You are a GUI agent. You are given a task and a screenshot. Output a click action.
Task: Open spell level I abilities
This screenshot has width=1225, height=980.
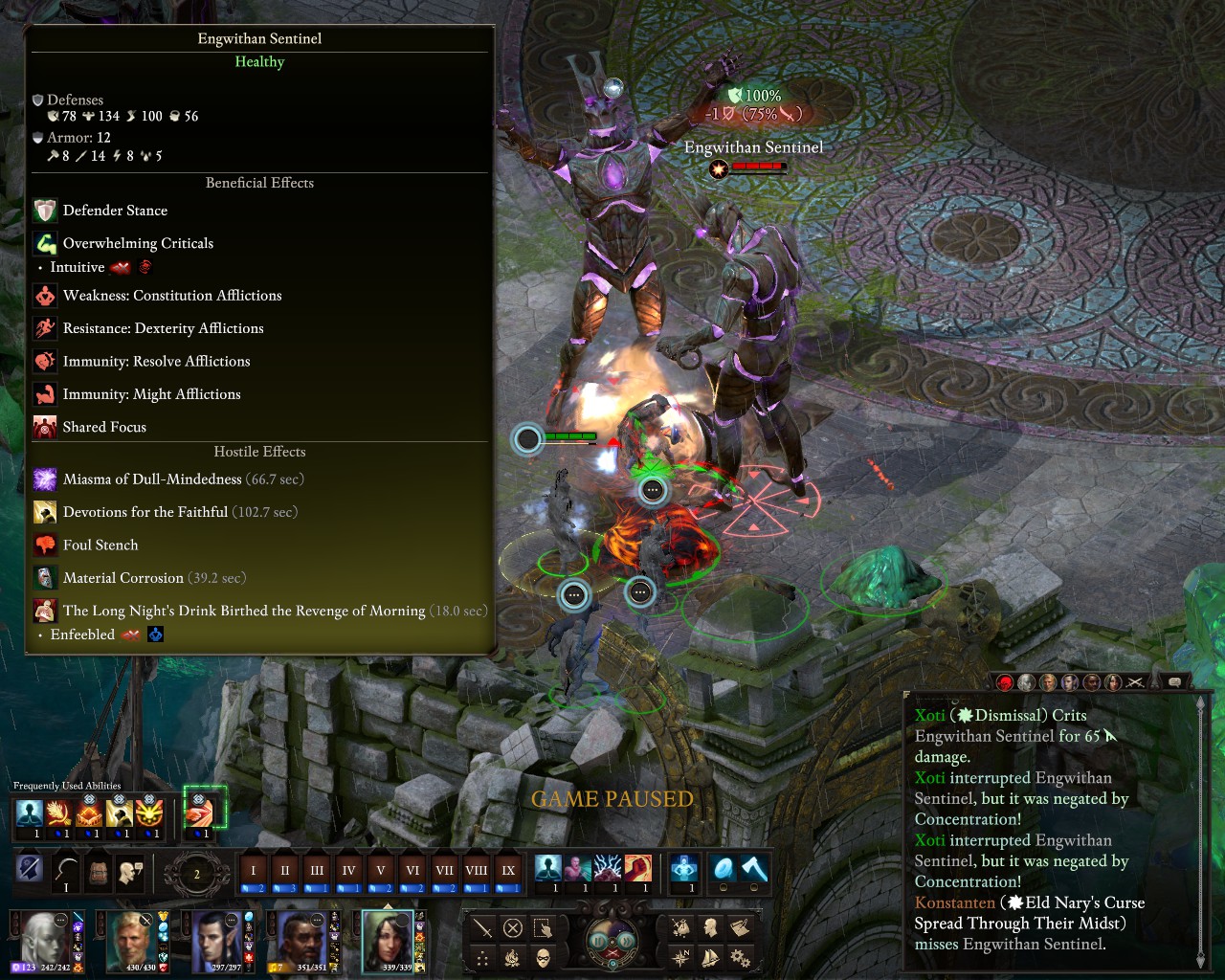[254, 871]
